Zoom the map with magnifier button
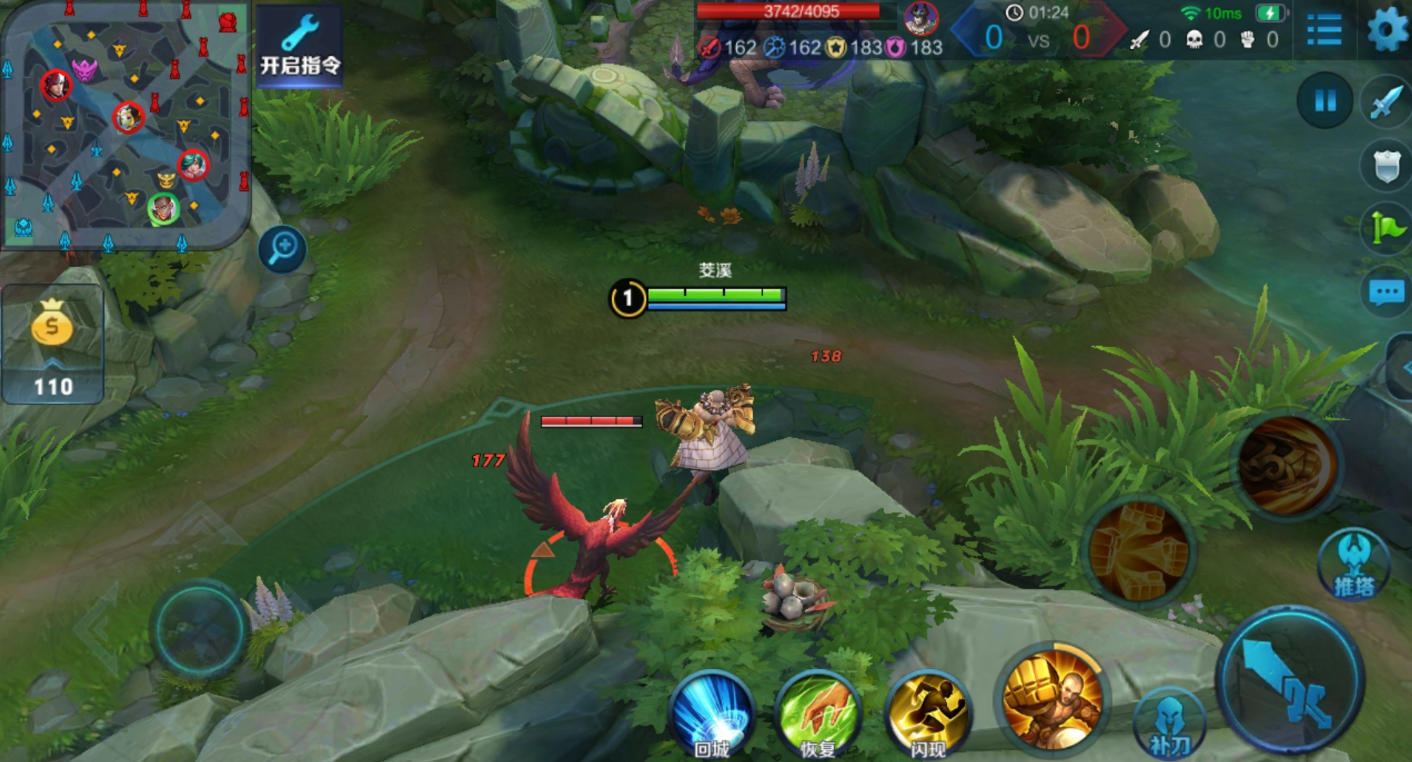Image resolution: width=1412 pixels, height=762 pixels. pyautogui.click(x=282, y=249)
